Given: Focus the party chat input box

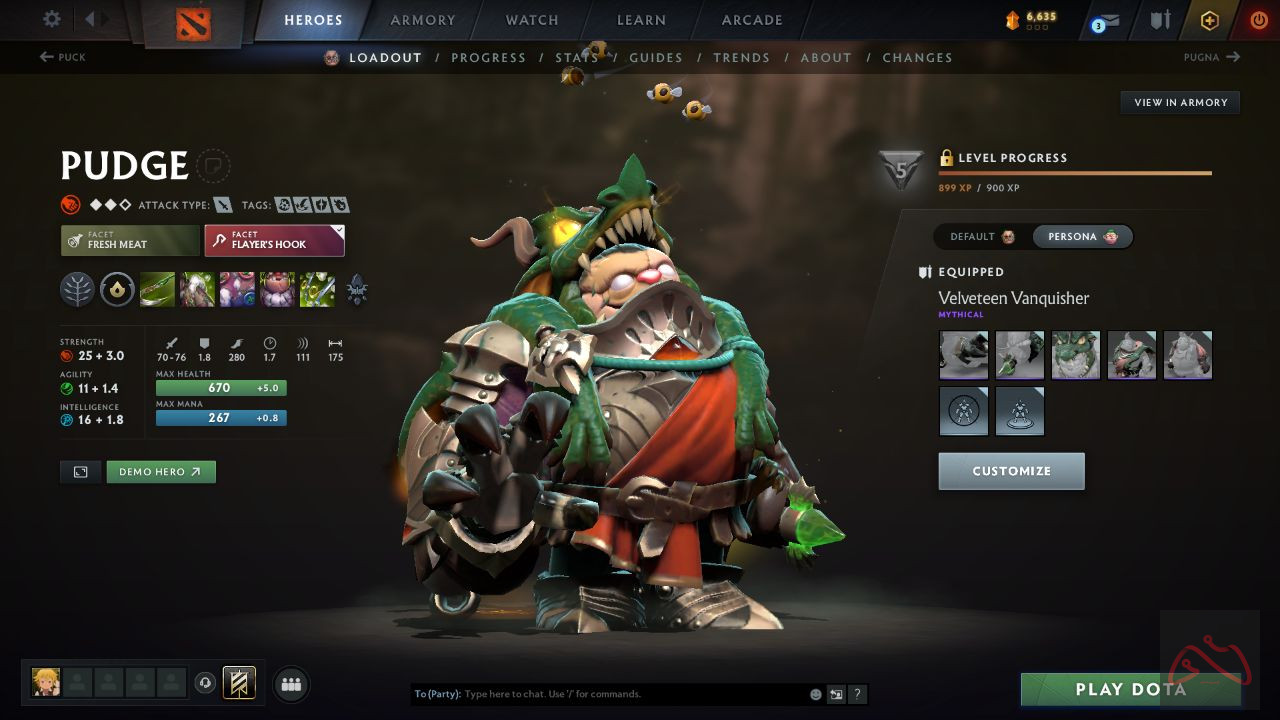Looking at the screenshot, I should (x=630, y=694).
